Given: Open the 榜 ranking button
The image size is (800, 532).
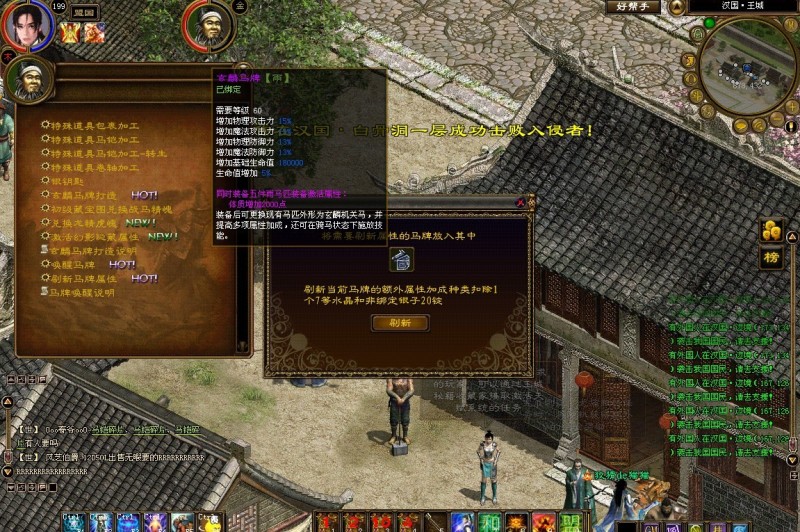Looking at the screenshot, I should [x=771, y=257].
